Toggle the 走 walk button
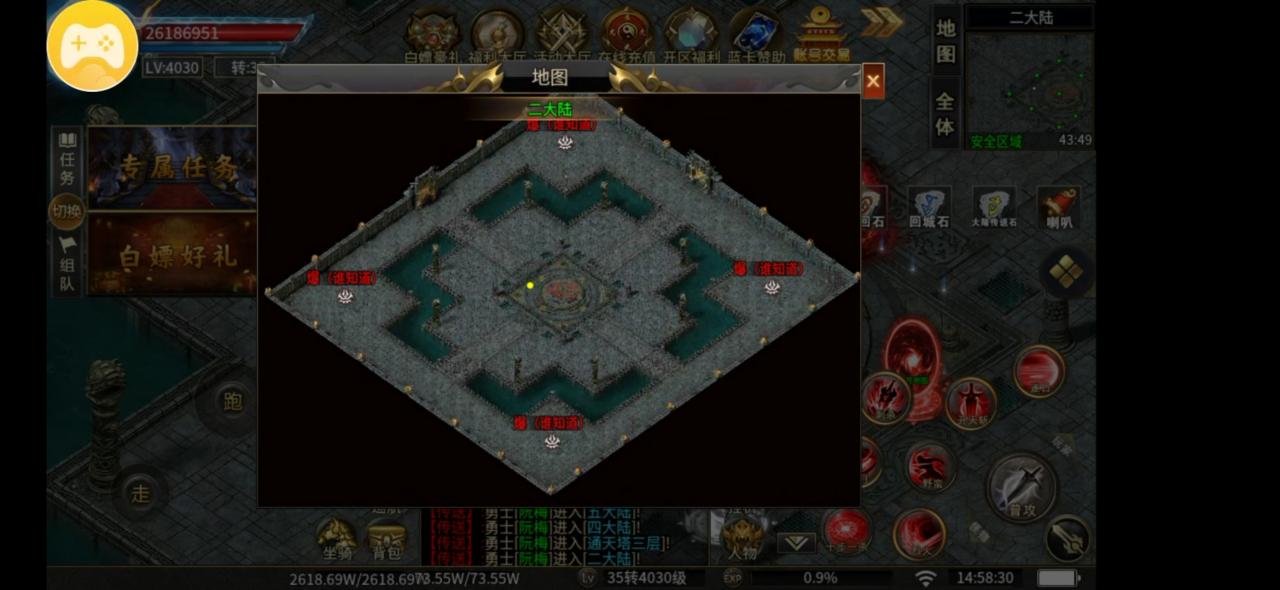Screen dimensions: 1280x590 (141, 492)
